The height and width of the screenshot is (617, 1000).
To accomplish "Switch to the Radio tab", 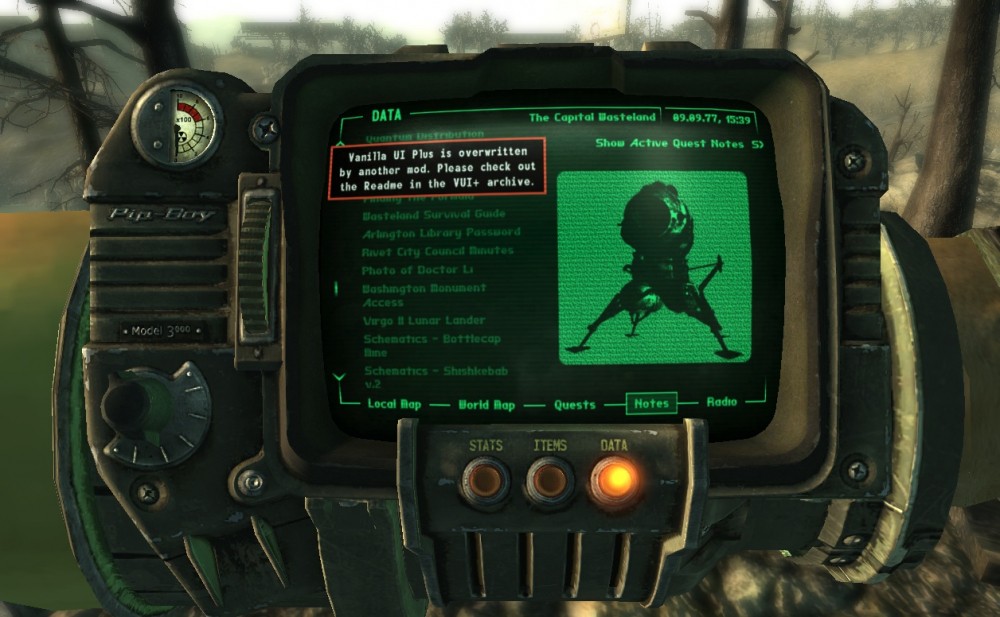I will (x=722, y=402).
